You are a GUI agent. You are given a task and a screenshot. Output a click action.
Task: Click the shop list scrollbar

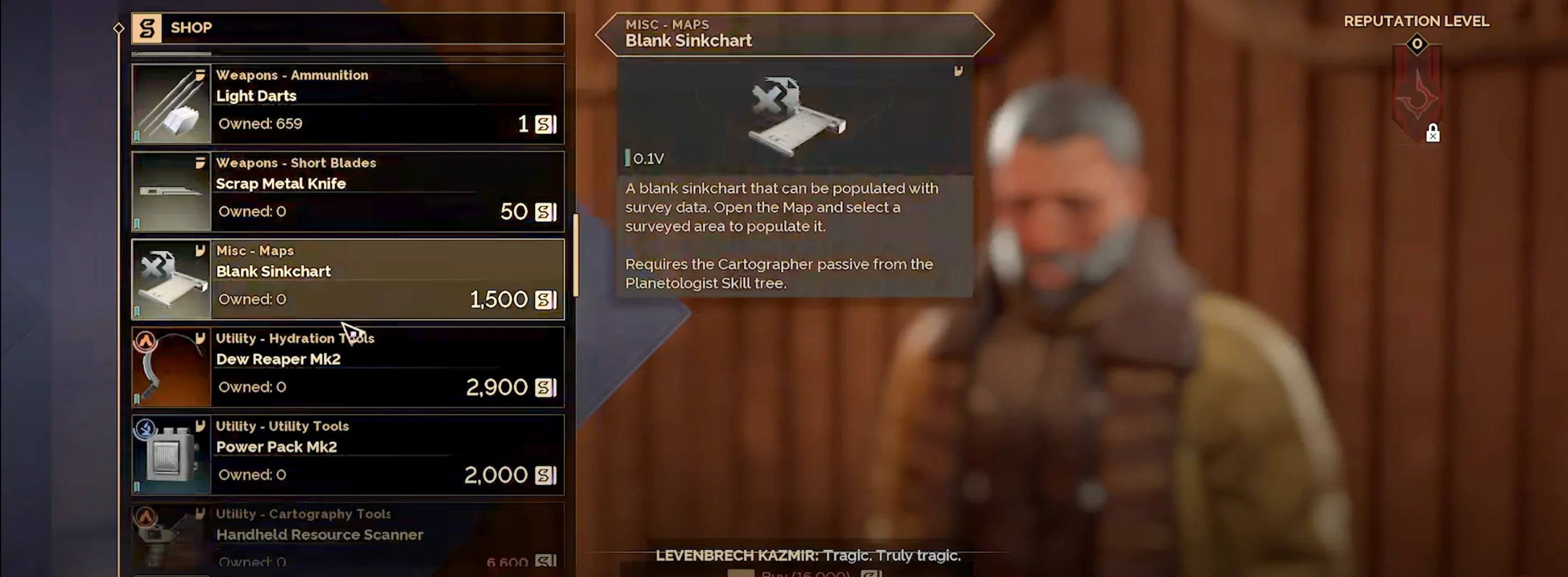tap(576, 255)
